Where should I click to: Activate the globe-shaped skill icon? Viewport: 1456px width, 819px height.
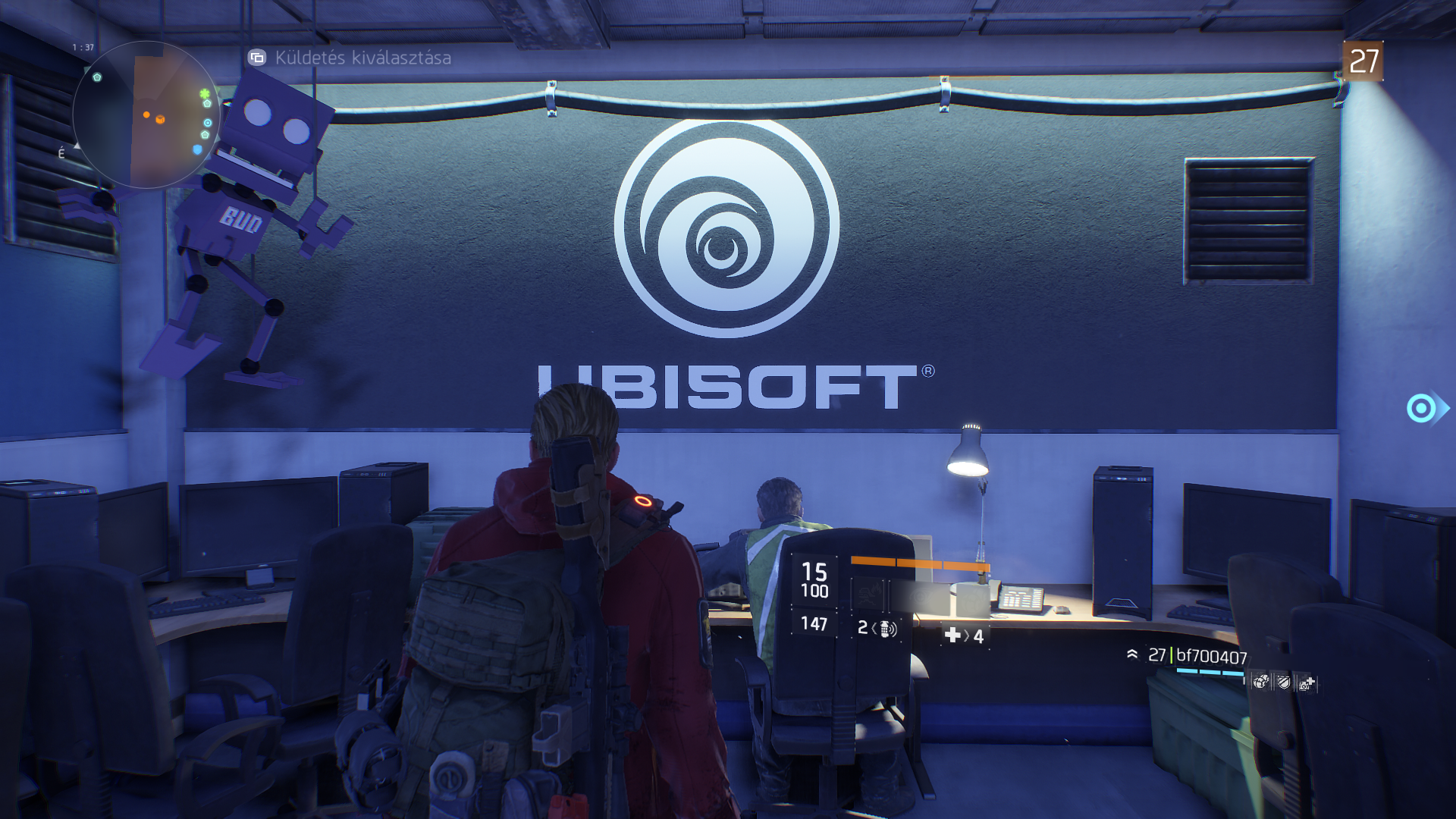(x=1260, y=682)
